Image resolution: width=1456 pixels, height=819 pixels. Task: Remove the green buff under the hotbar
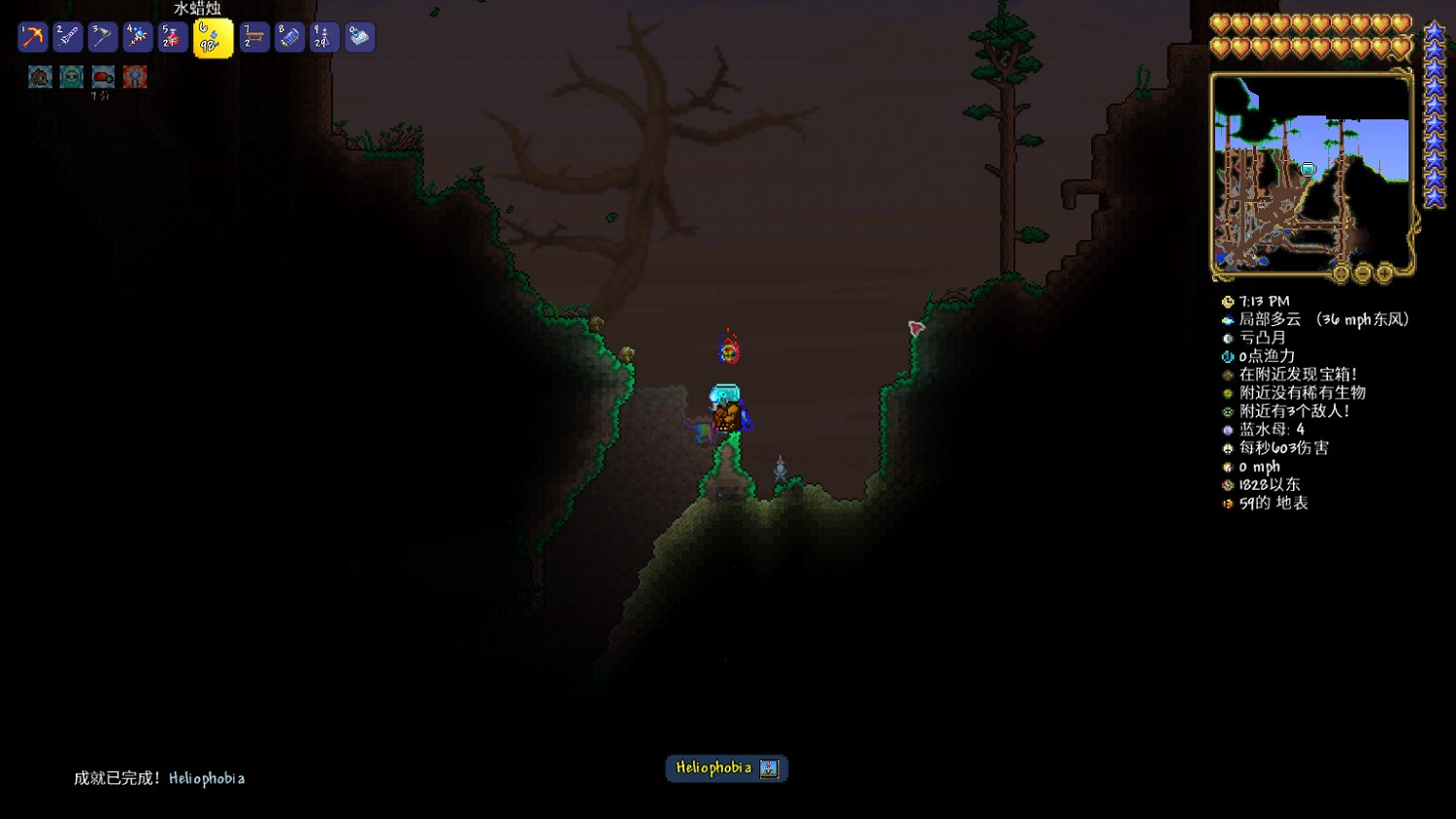70,77
